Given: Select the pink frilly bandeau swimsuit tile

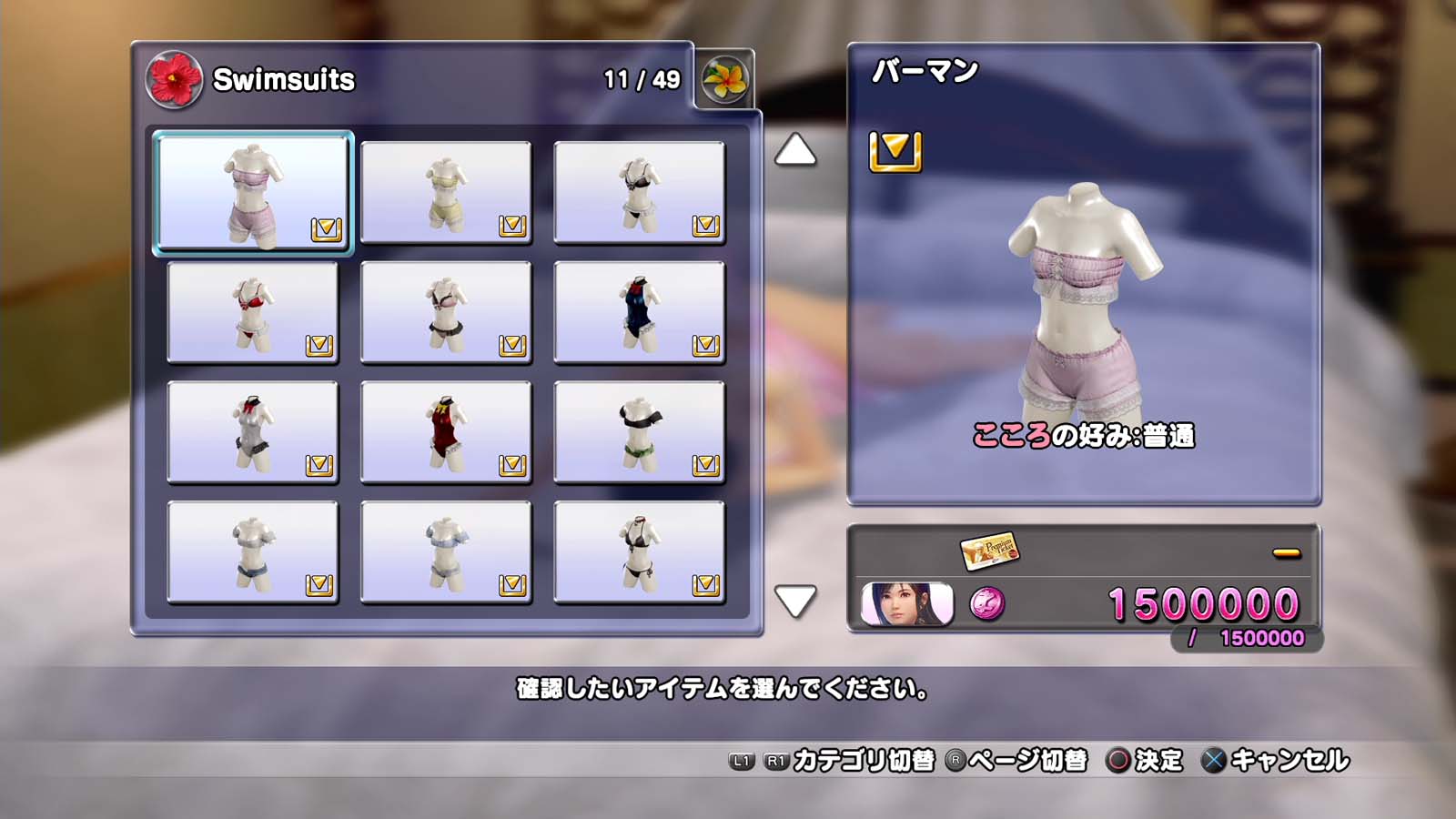Looking at the screenshot, I should pos(253,192).
